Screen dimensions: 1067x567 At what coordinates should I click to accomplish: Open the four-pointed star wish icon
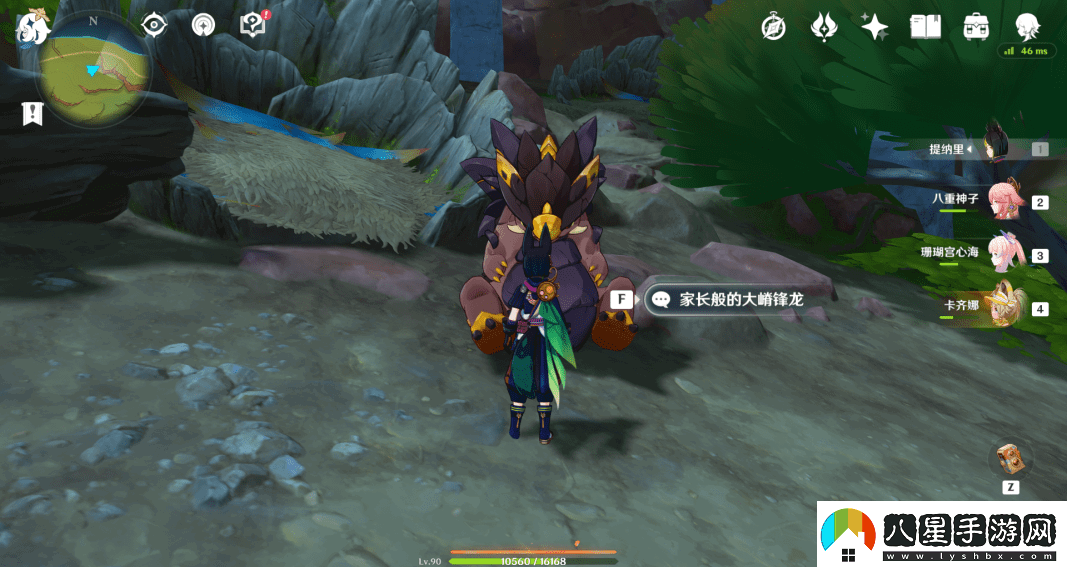(875, 27)
